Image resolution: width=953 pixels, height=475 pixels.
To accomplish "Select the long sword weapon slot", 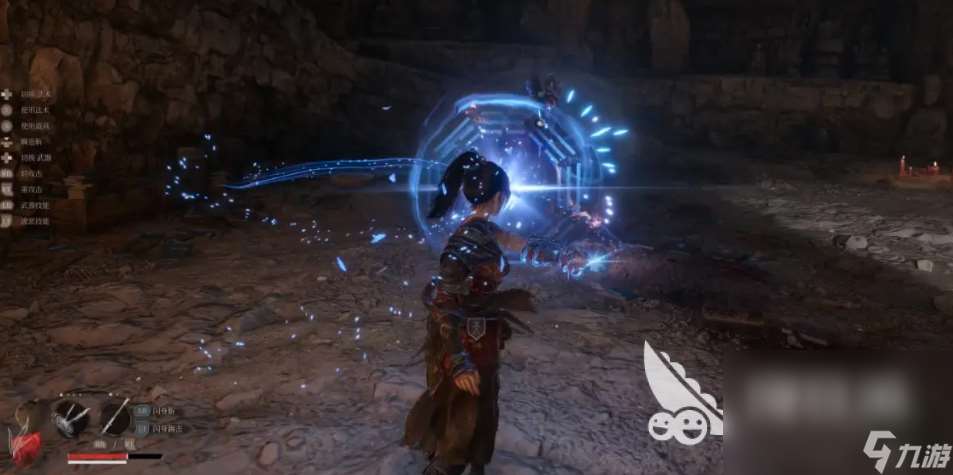I will (115, 416).
